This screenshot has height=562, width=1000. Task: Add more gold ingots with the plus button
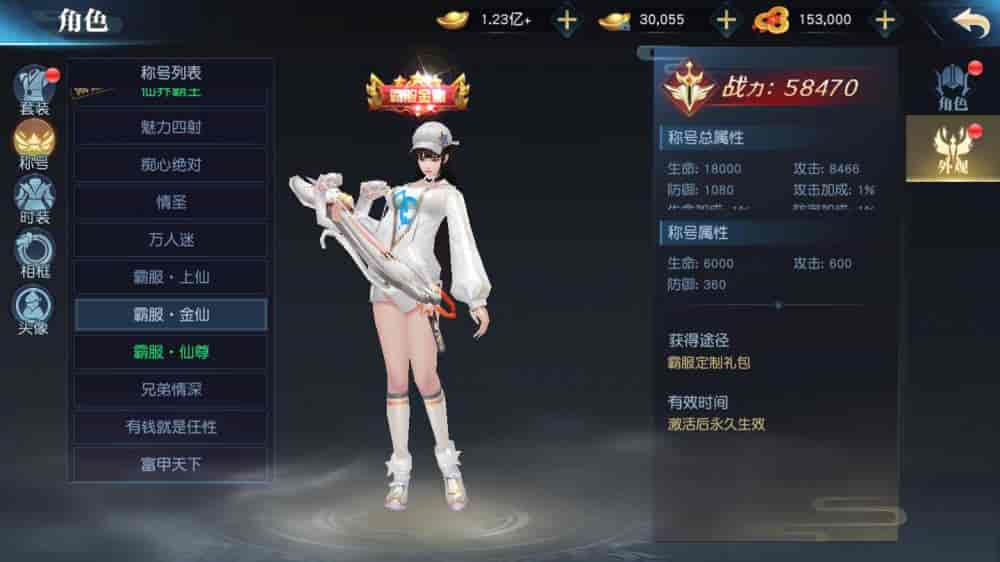566,19
